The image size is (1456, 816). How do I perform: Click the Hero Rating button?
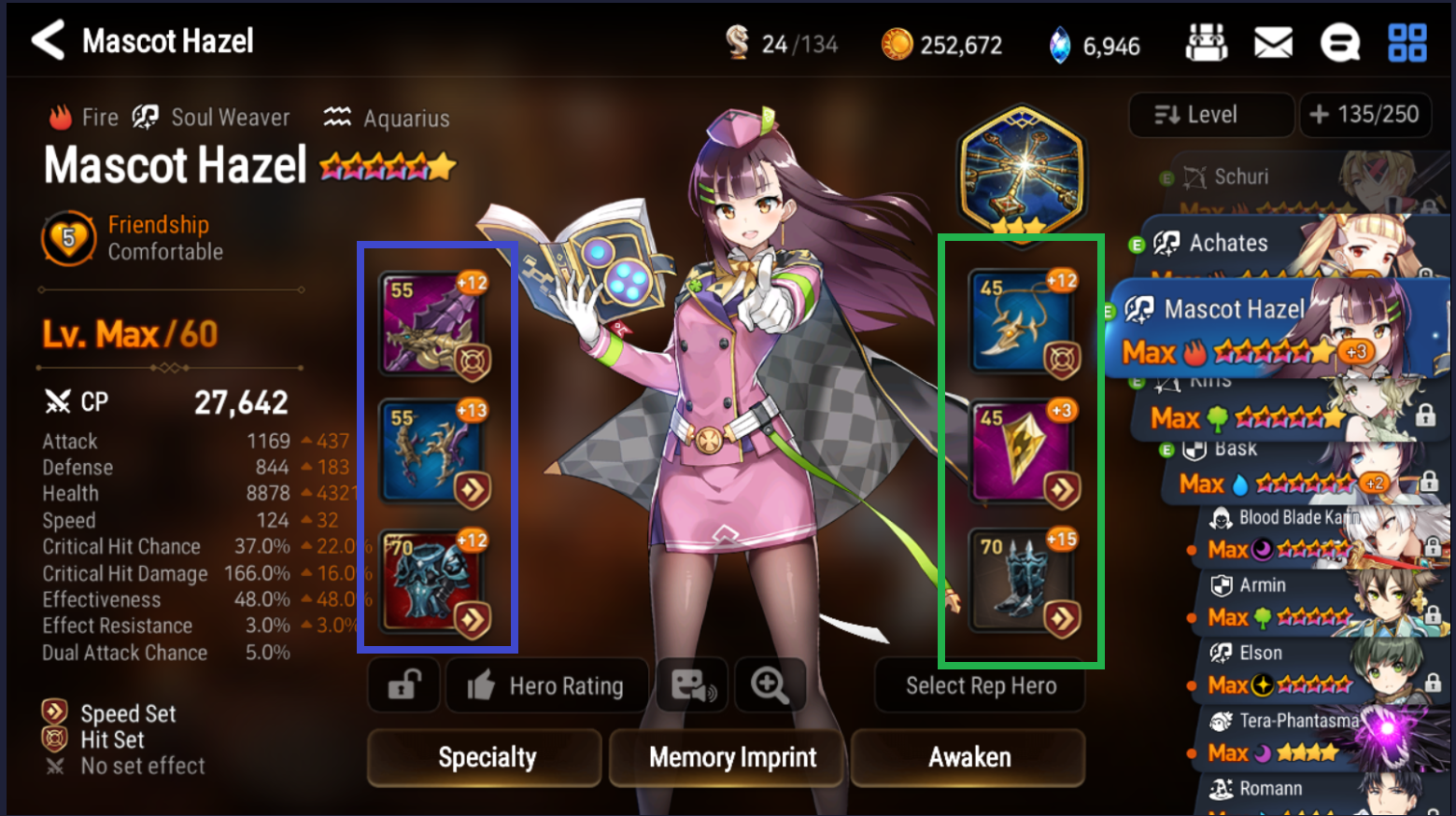tap(546, 685)
